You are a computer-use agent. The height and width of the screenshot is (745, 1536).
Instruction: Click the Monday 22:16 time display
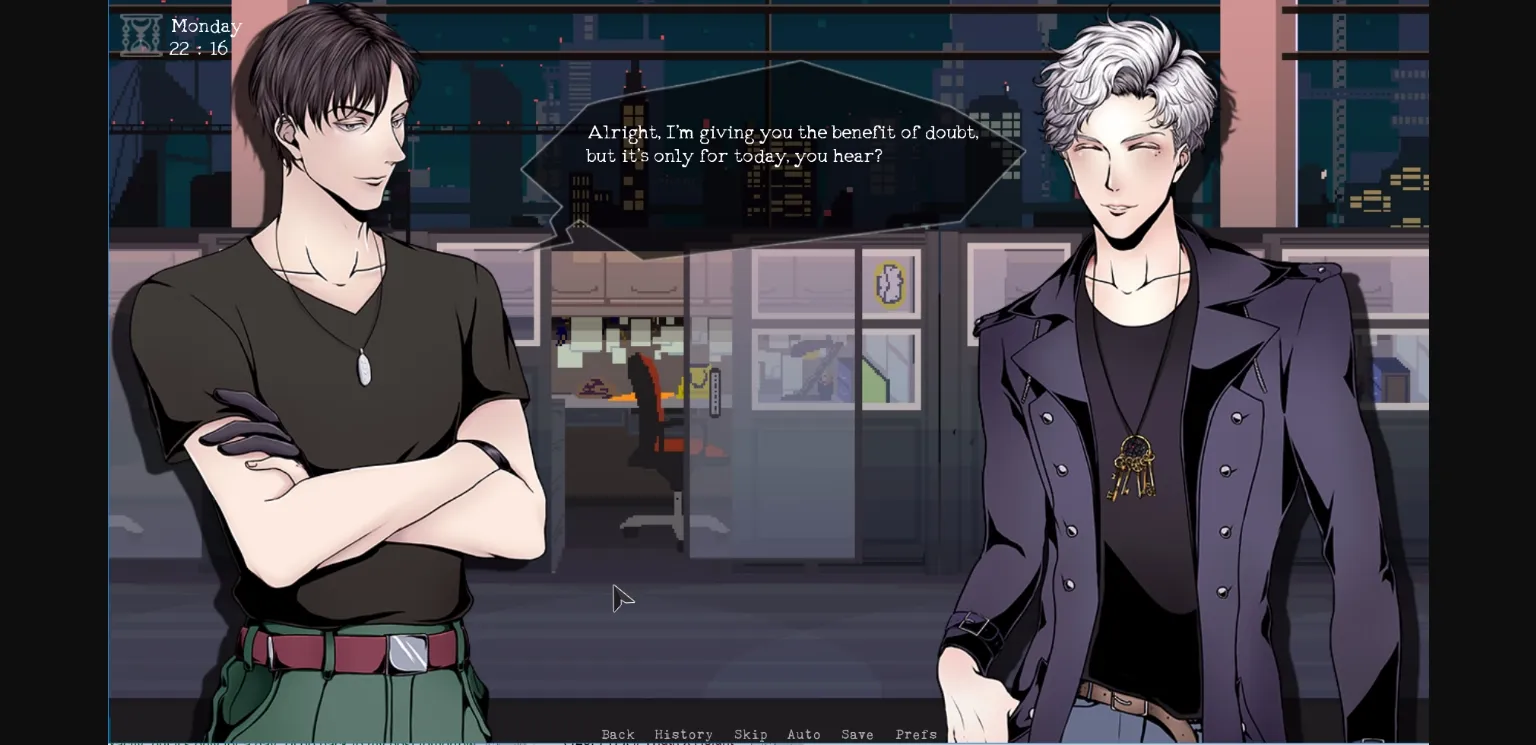point(204,36)
